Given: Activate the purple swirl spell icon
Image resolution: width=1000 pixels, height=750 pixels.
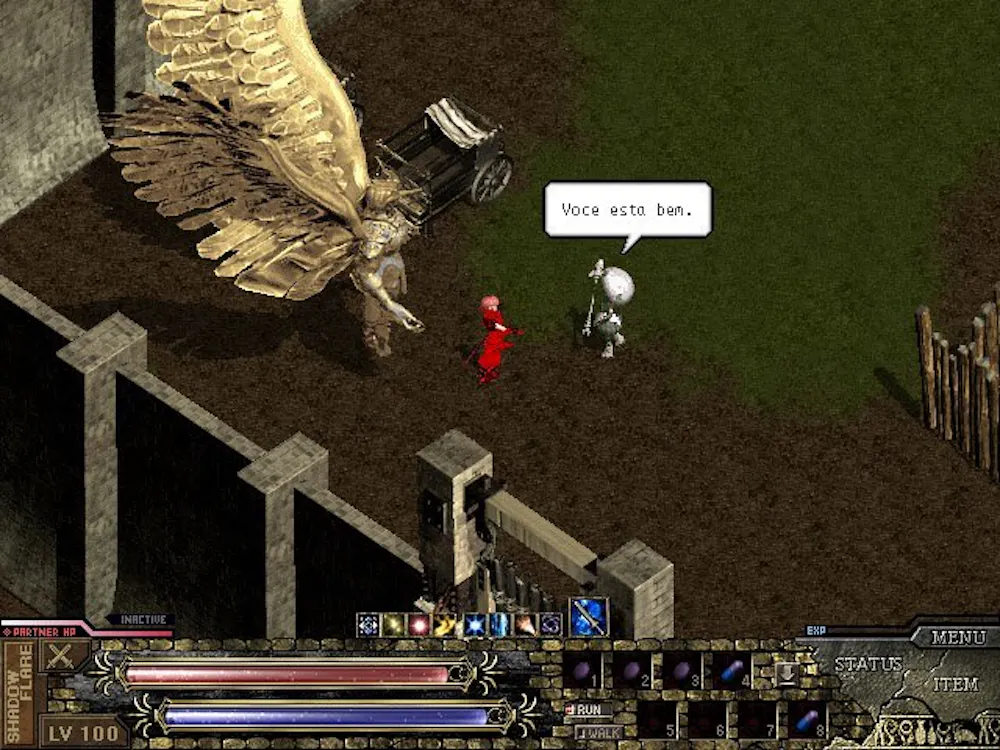Looking at the screenshot, I should 550,625.
